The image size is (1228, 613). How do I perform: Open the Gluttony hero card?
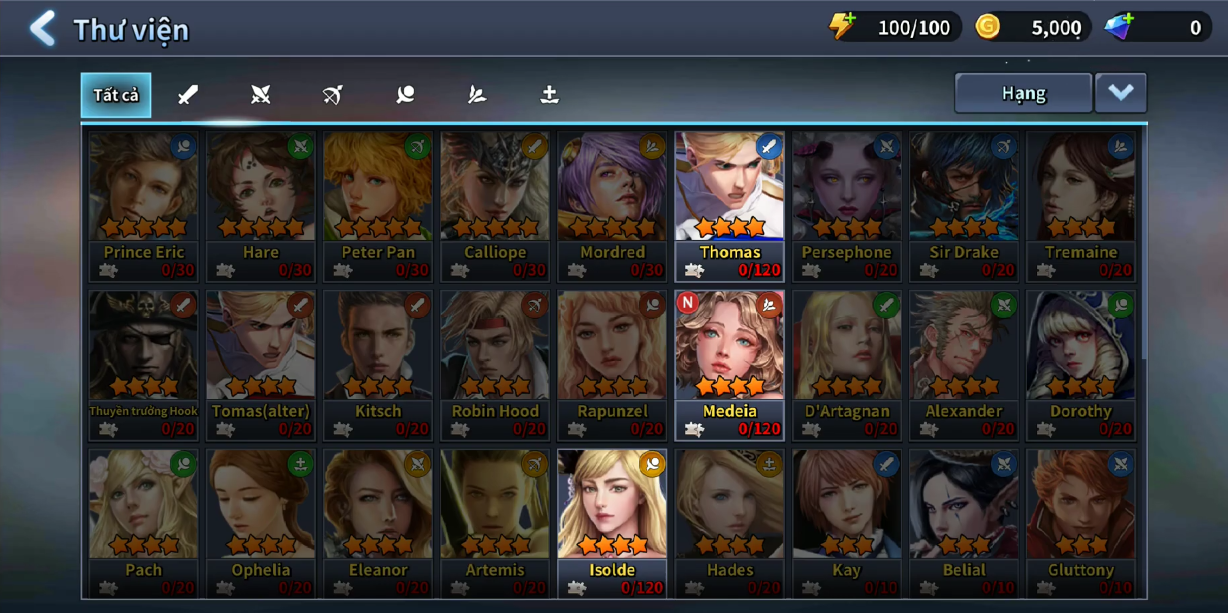pyautogui.click(x=1080, y=522)
